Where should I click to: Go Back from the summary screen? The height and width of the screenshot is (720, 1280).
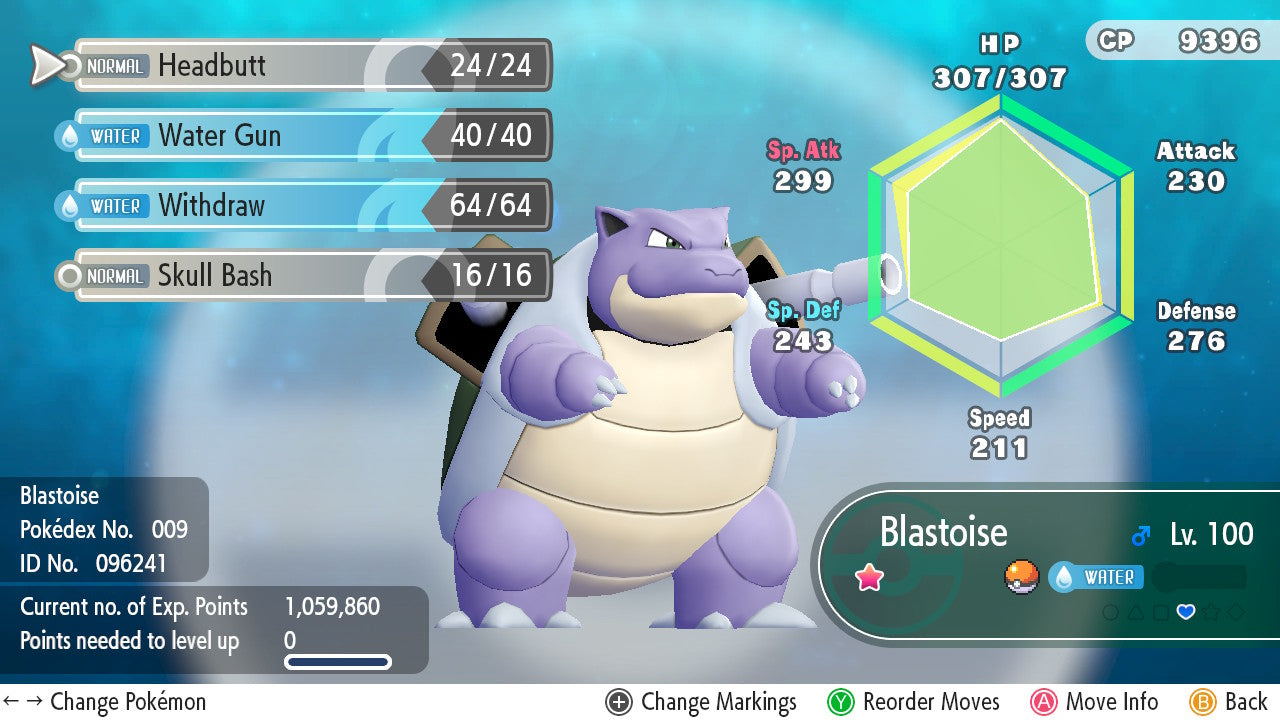[x=1229, y=702]
